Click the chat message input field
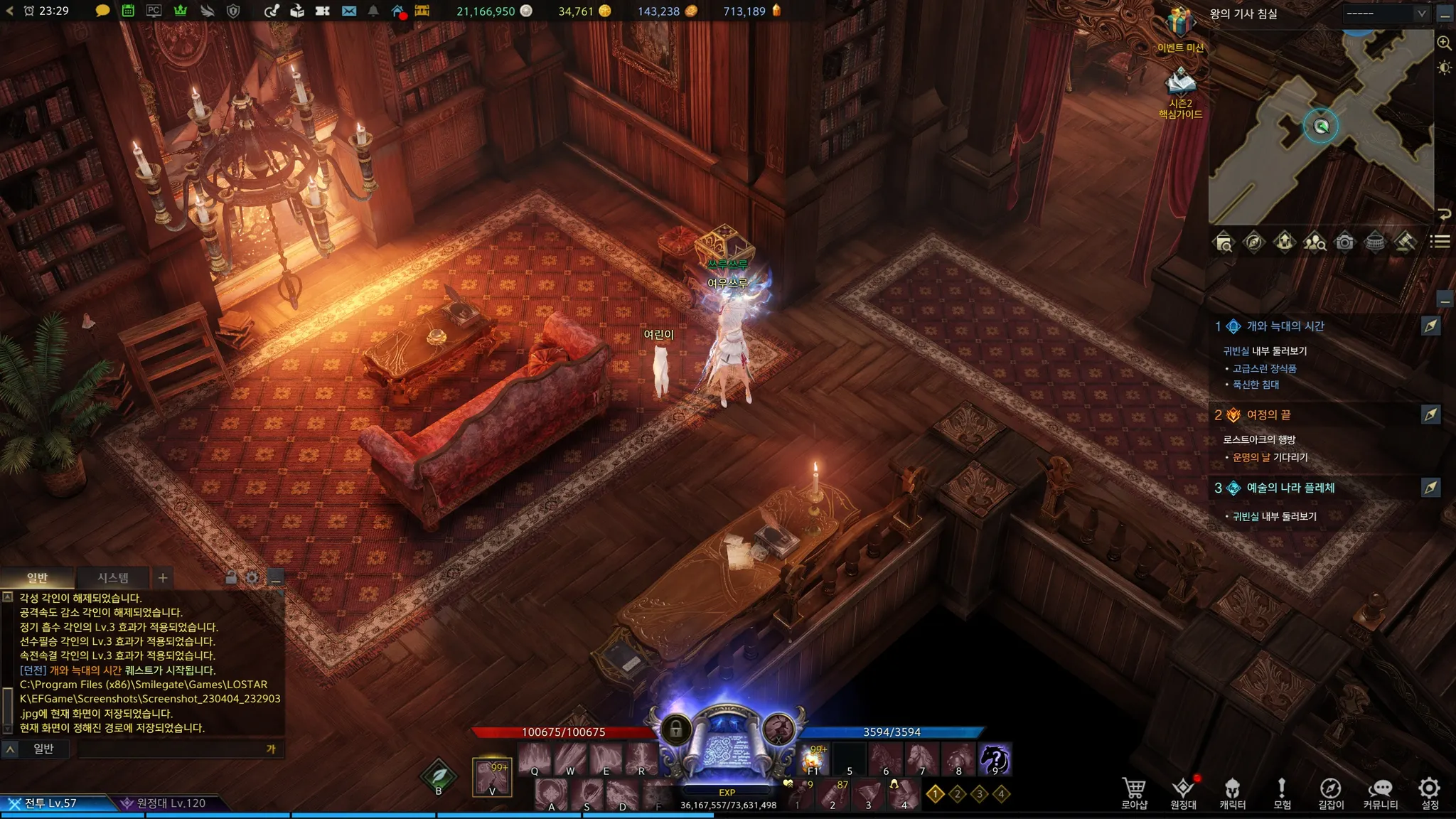This screenshot has width=1456, height=819. 171,749
